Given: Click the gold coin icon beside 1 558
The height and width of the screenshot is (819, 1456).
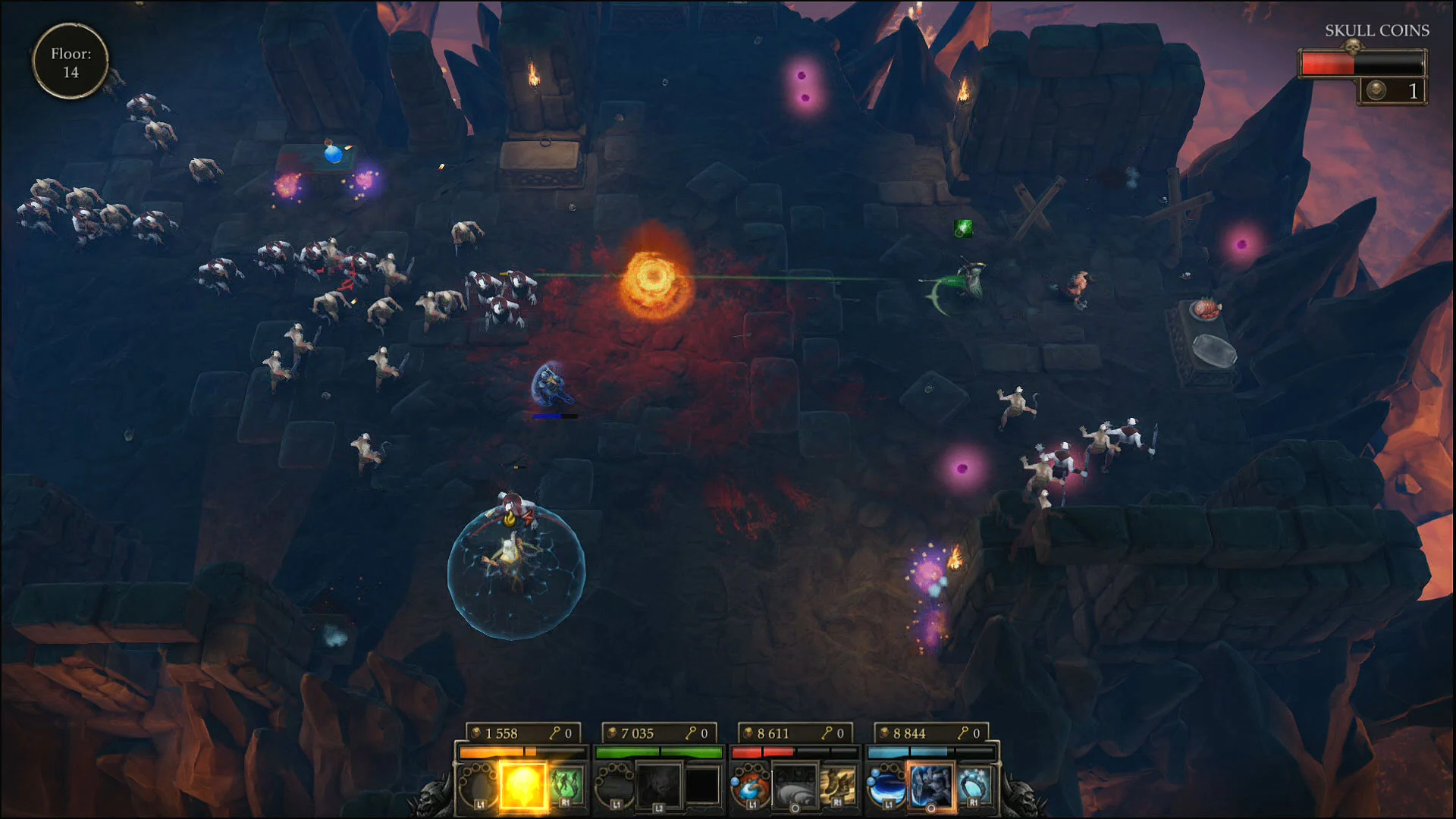Looking at the screenshot, I should [475, 732].
